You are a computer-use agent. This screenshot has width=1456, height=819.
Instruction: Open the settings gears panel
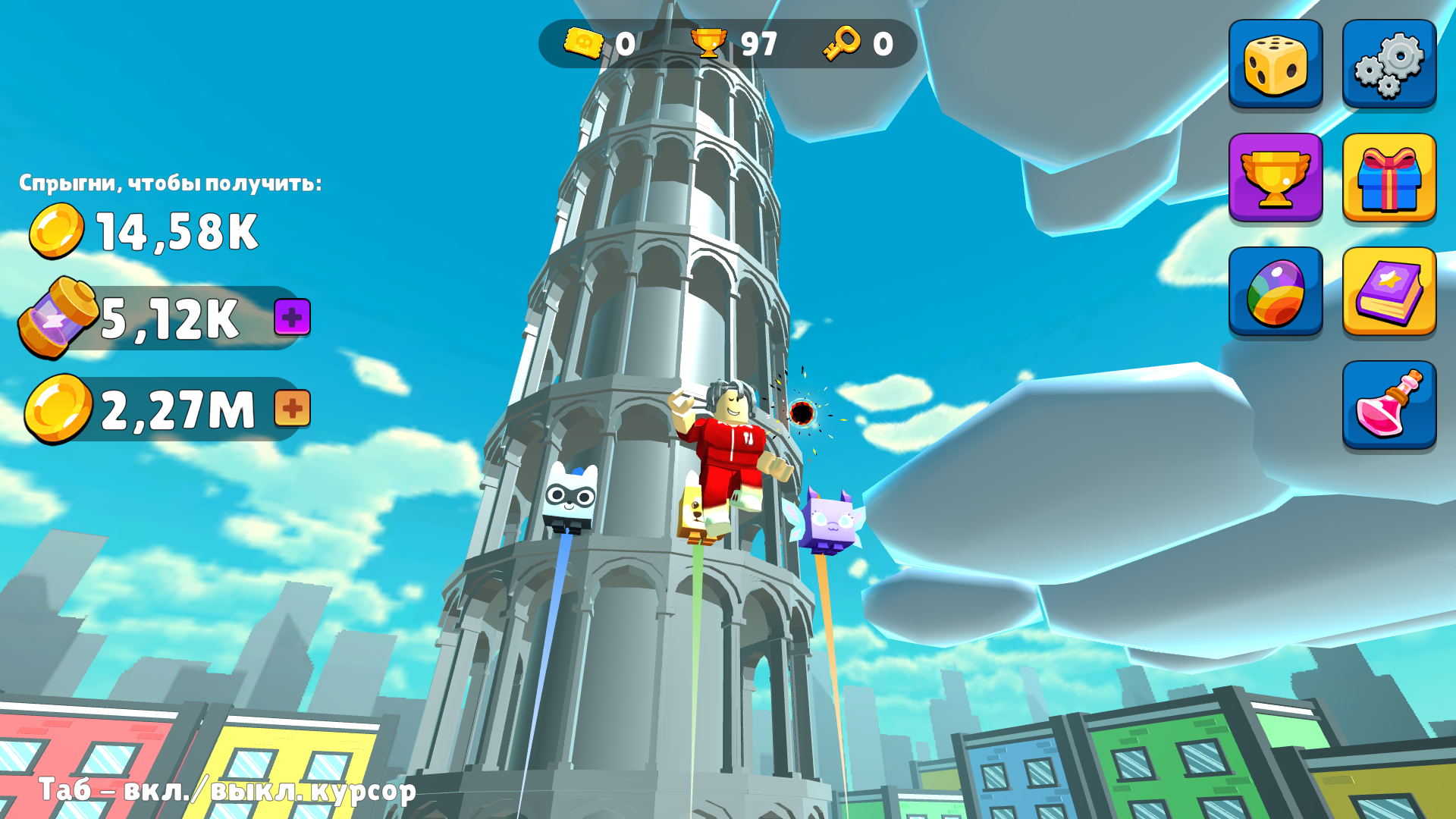click(x=1389, y=63)
